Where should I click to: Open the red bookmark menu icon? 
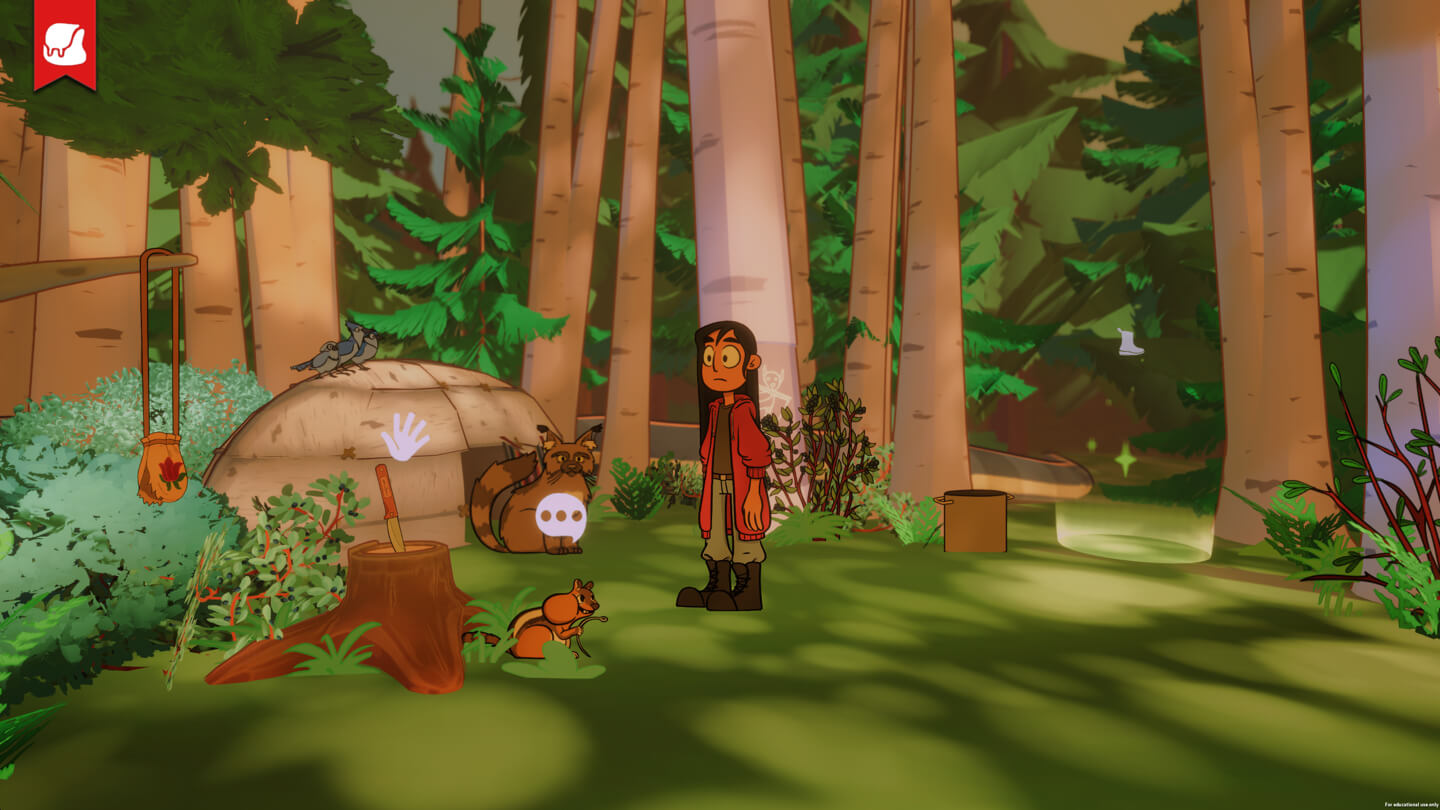(65, 43)
